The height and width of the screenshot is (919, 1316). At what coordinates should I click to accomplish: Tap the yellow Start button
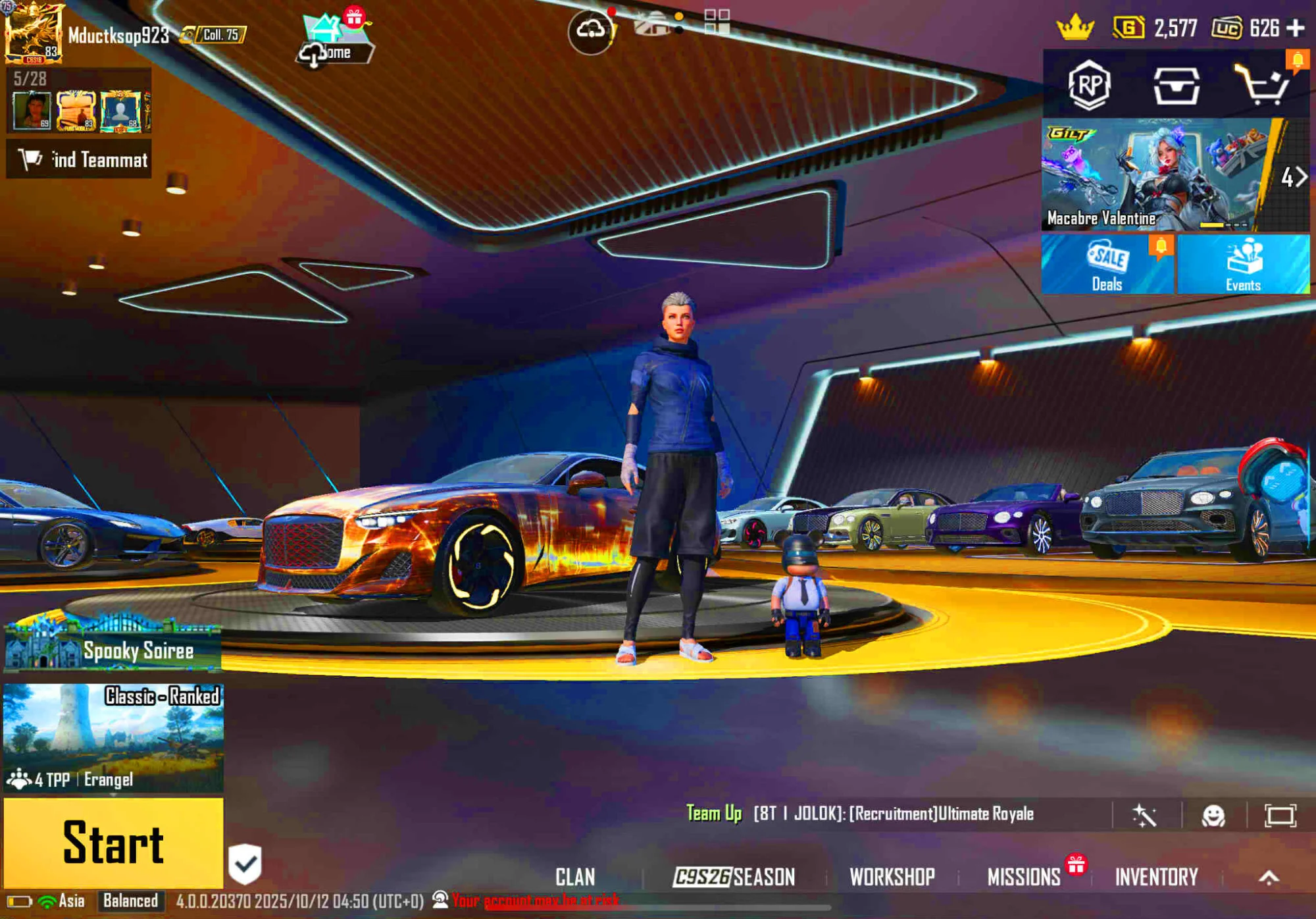pyautogui.click(x=113, y=843)
